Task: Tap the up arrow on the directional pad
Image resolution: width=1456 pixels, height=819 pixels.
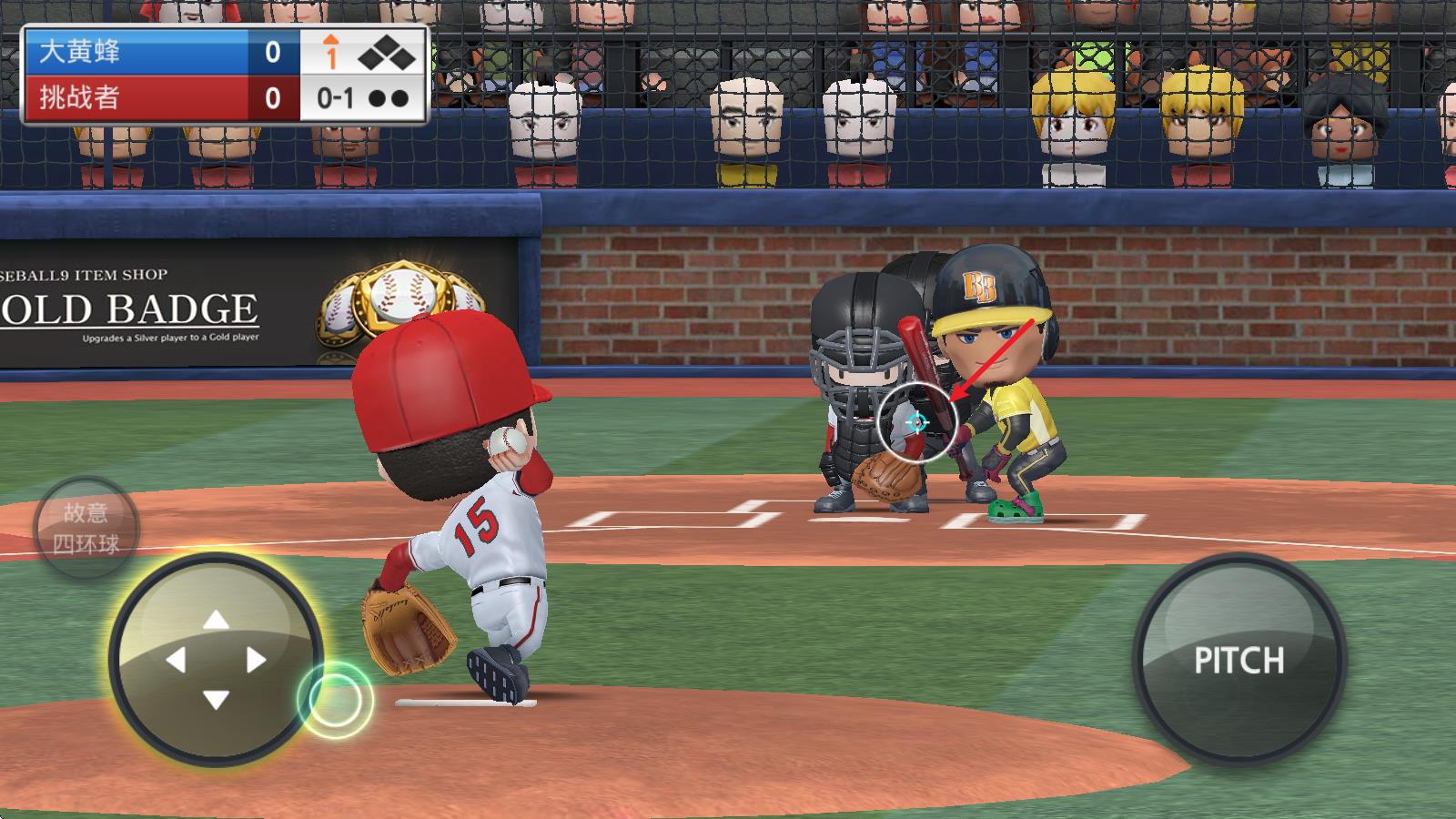Action: 216,620
